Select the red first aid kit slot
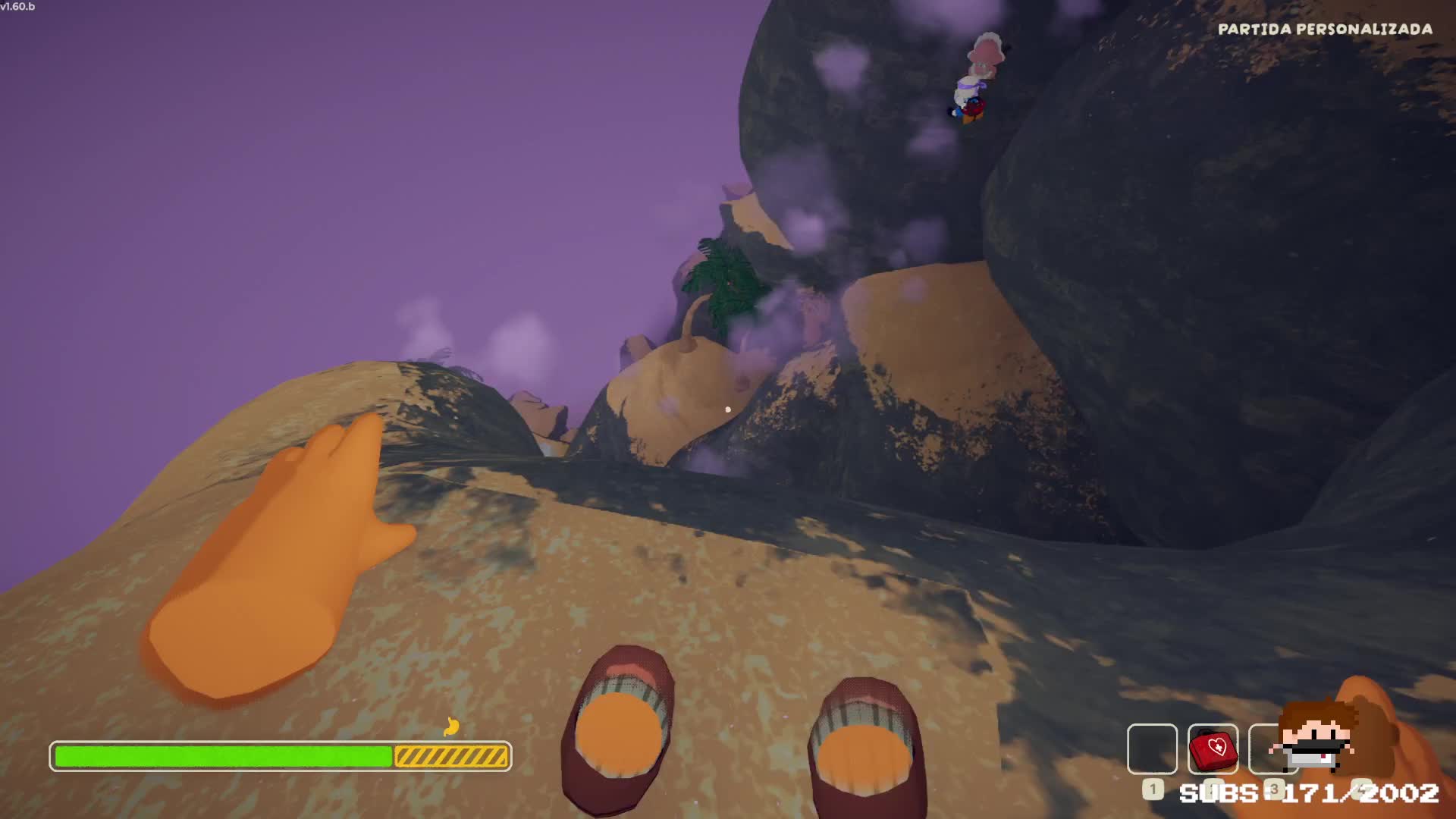 [1213, 749]
